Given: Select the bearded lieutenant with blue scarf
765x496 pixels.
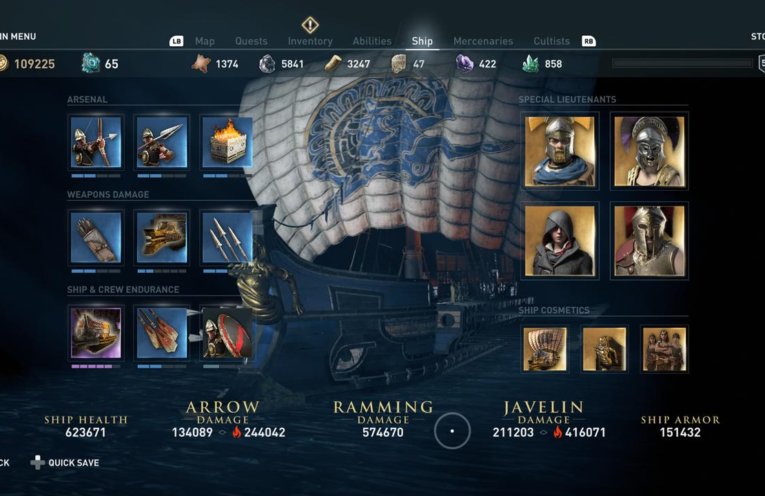Looking at the screenshot, I should point(561,150).
